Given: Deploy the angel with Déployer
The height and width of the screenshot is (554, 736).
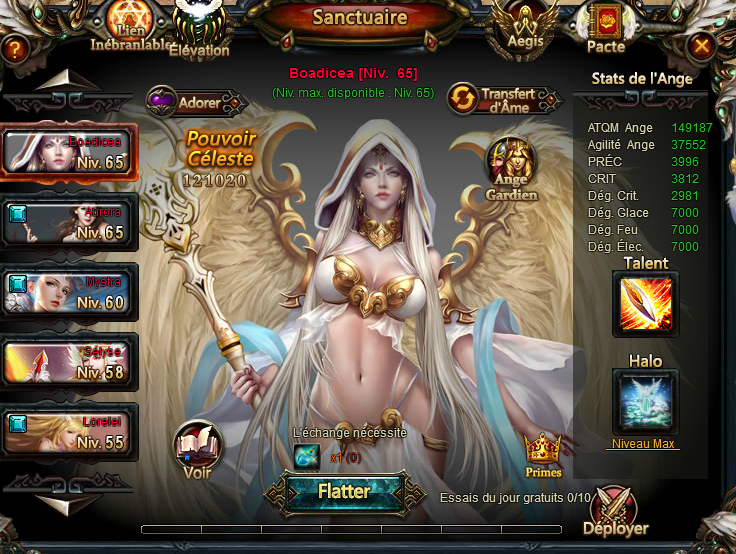Looking at the screenshot, I should tap(616, 512).
